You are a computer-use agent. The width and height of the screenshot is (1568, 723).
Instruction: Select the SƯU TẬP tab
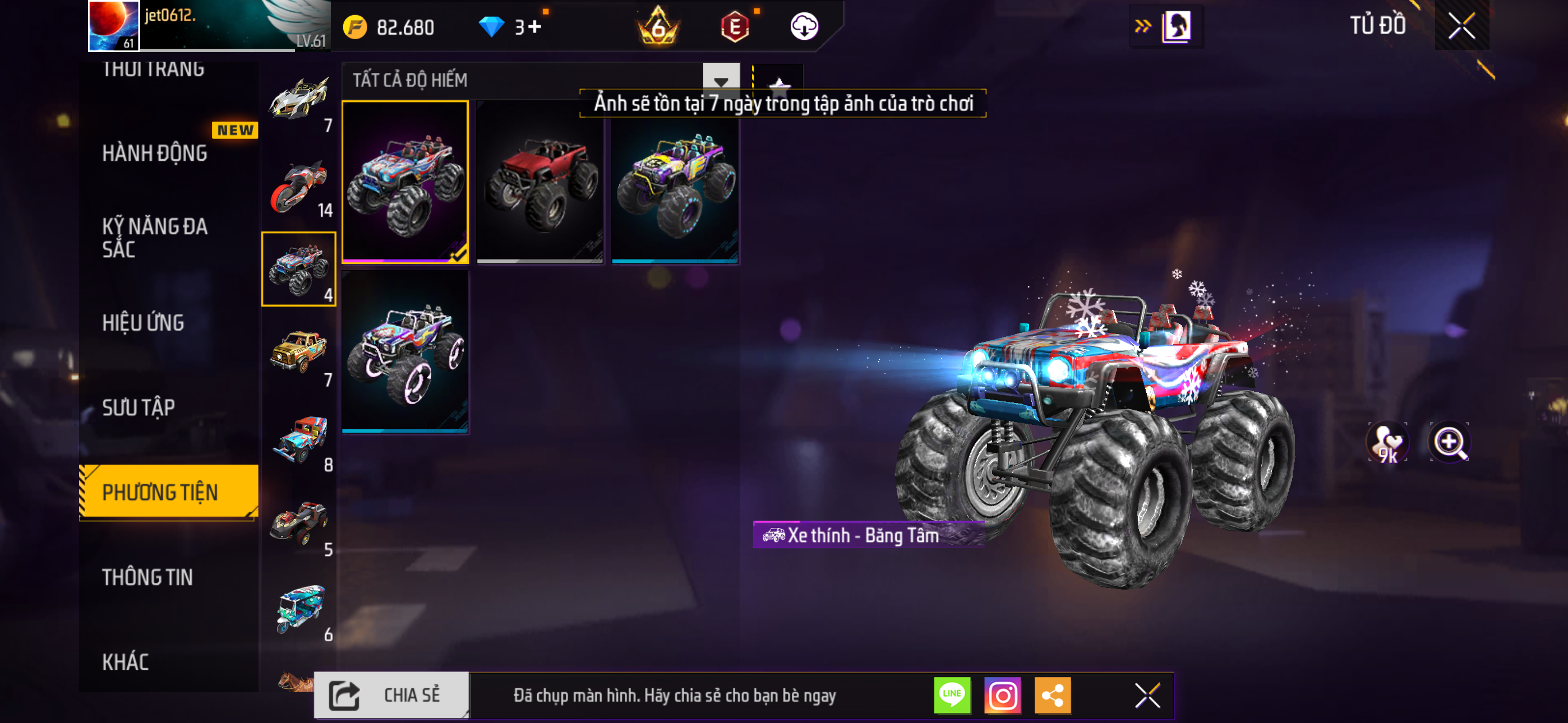point(139,407)
